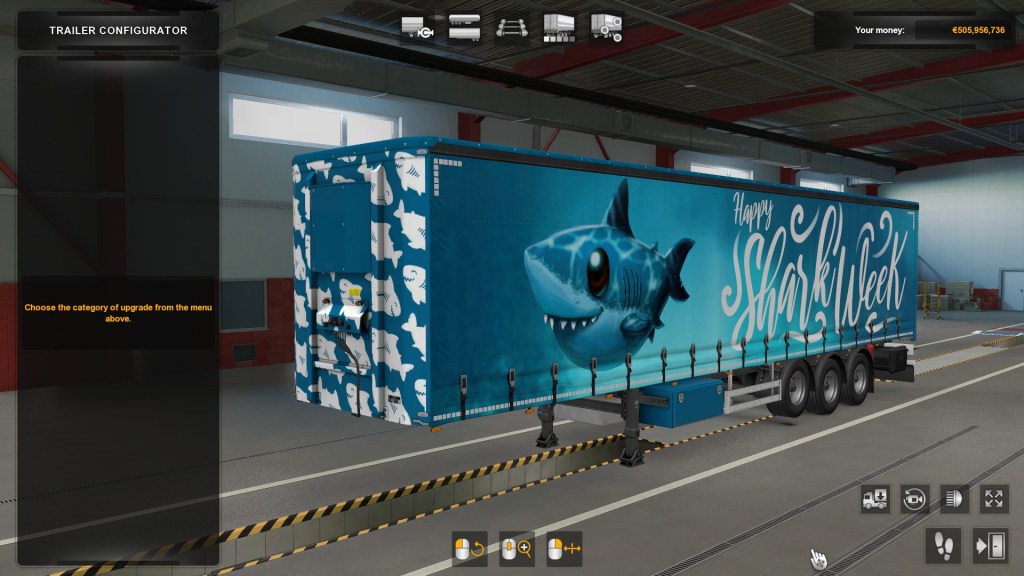Choose the axle chassis category icon
Image resolution: width=1024 pixels, height=576 pixels.
pyautogui.click(x=512, y=27)
